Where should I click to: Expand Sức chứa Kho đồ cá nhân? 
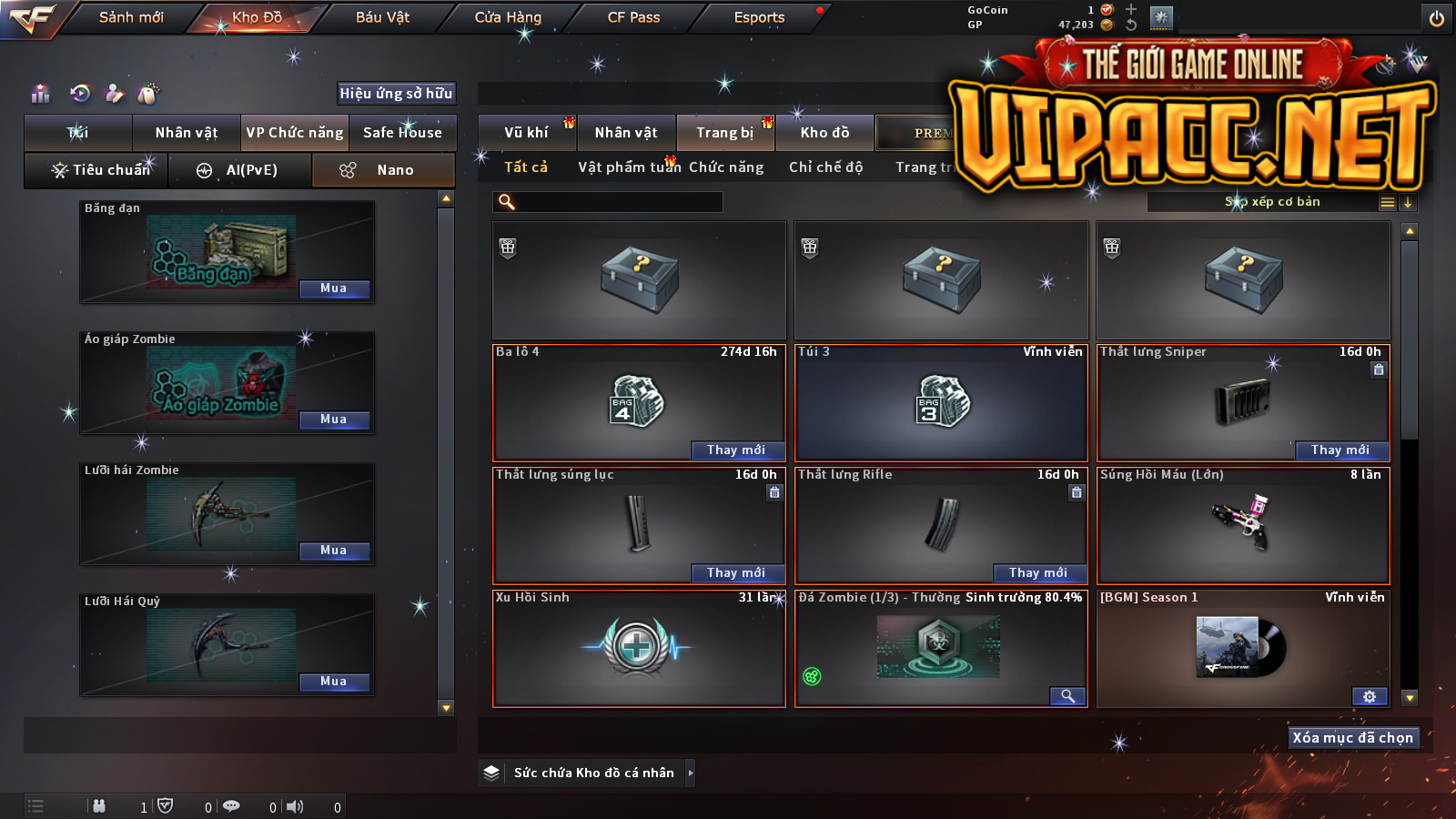[x=690, y=773]
